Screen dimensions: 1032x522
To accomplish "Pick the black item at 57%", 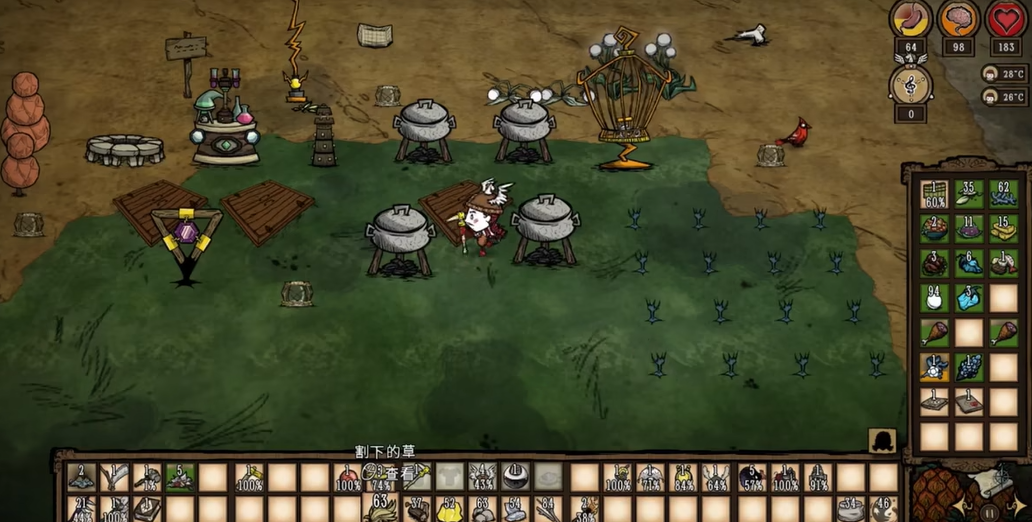I will point(752,478).
